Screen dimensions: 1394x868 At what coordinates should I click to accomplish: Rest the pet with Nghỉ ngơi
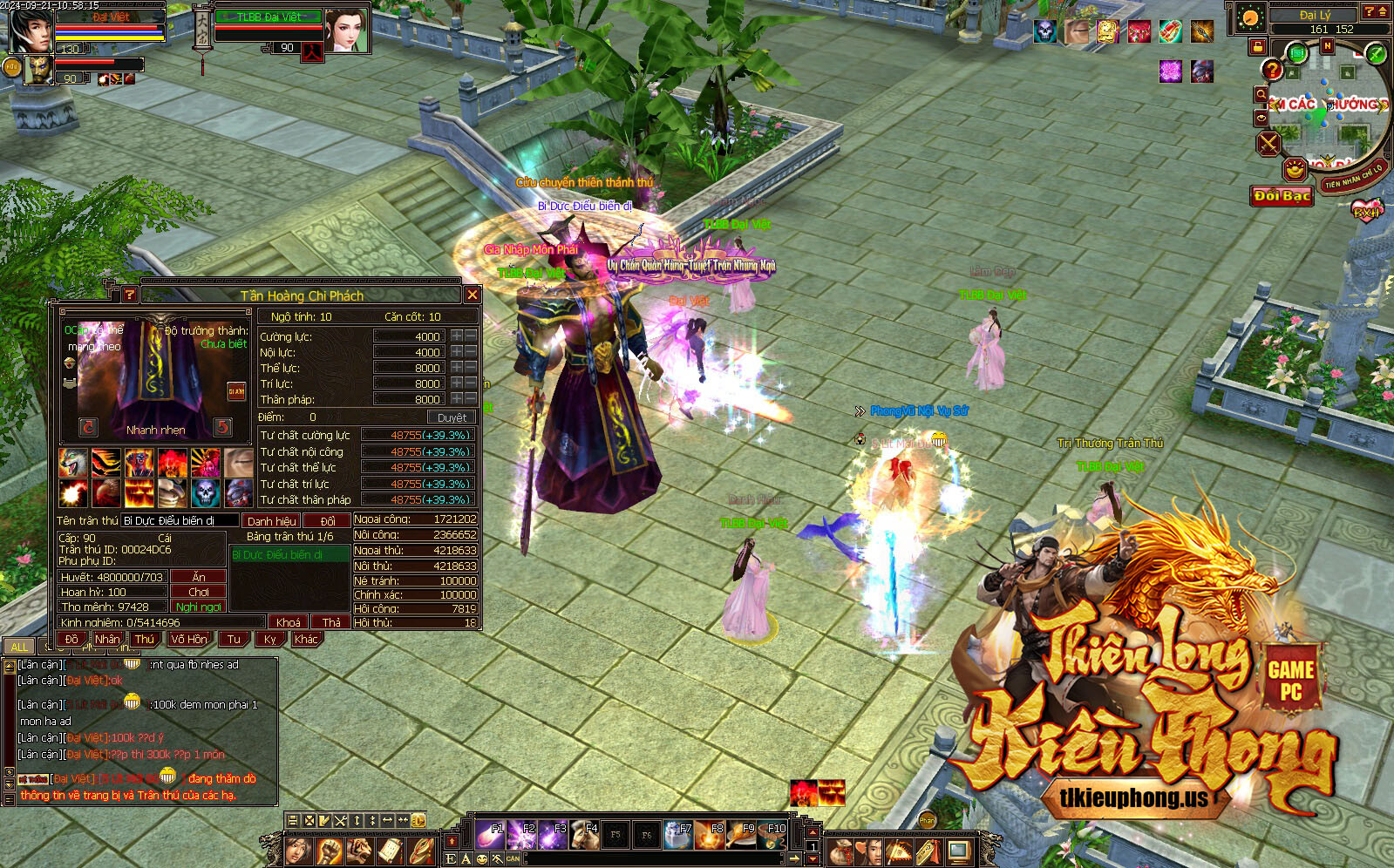(199, 607)
